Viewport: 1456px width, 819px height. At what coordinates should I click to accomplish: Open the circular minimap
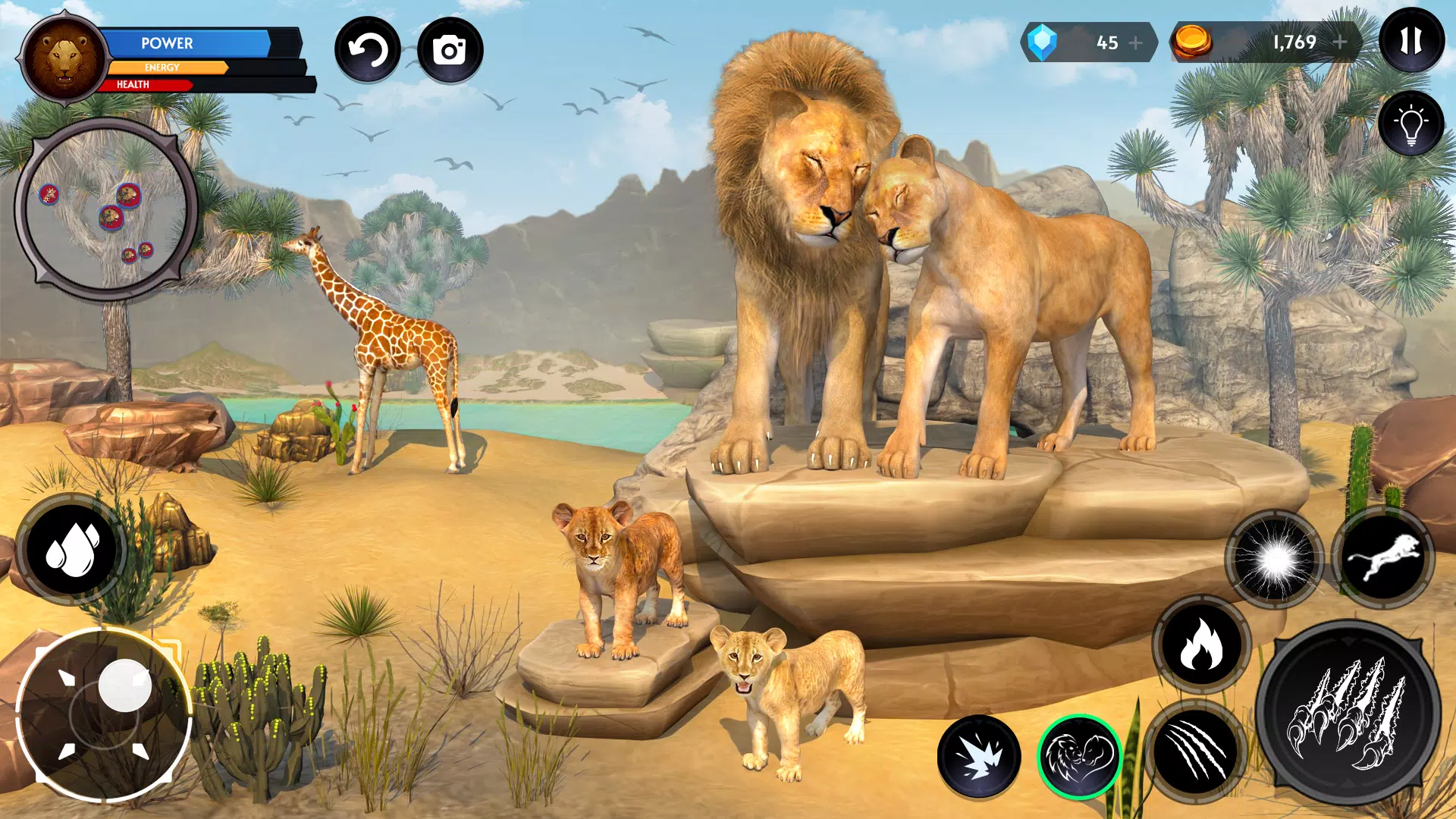click(x=106, y=209)
